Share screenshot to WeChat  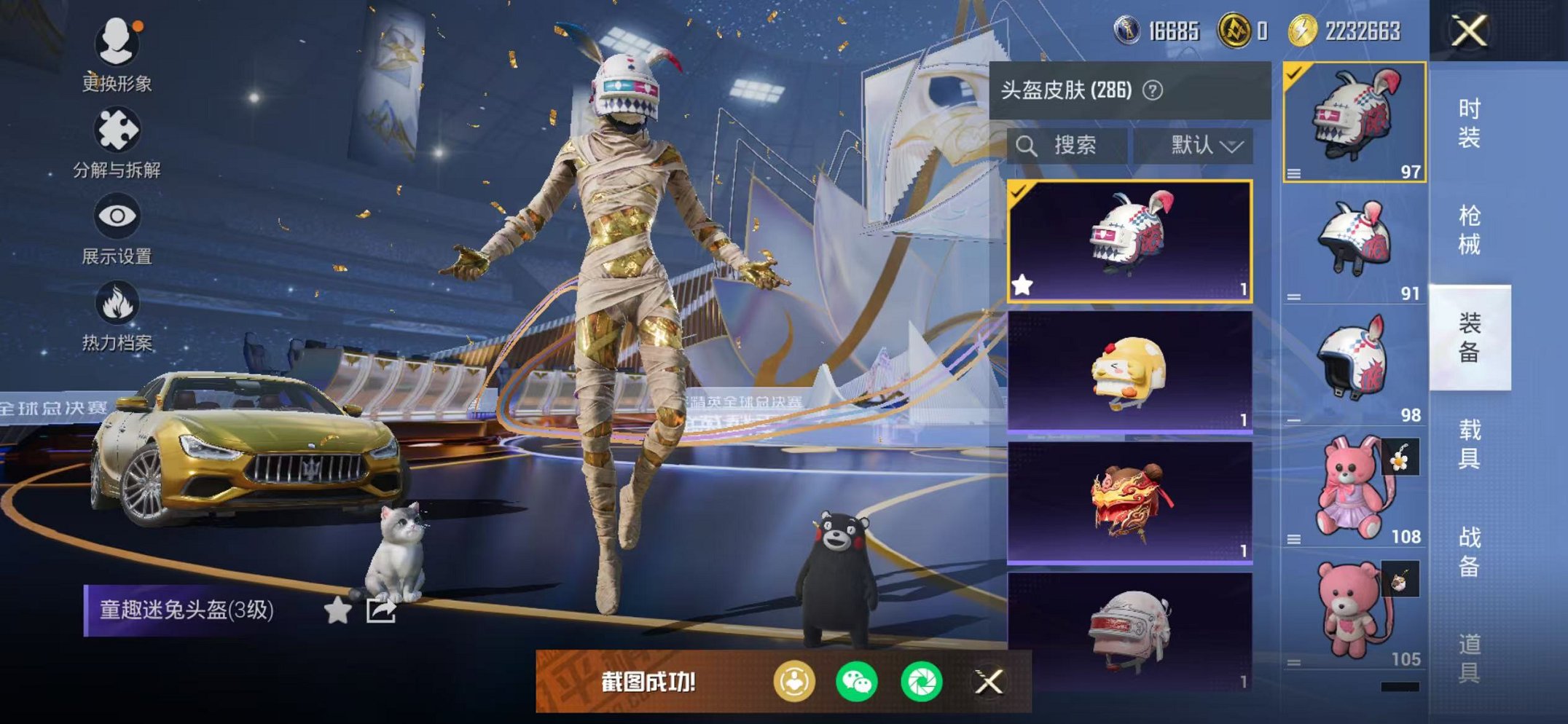(x=857, y=682)
